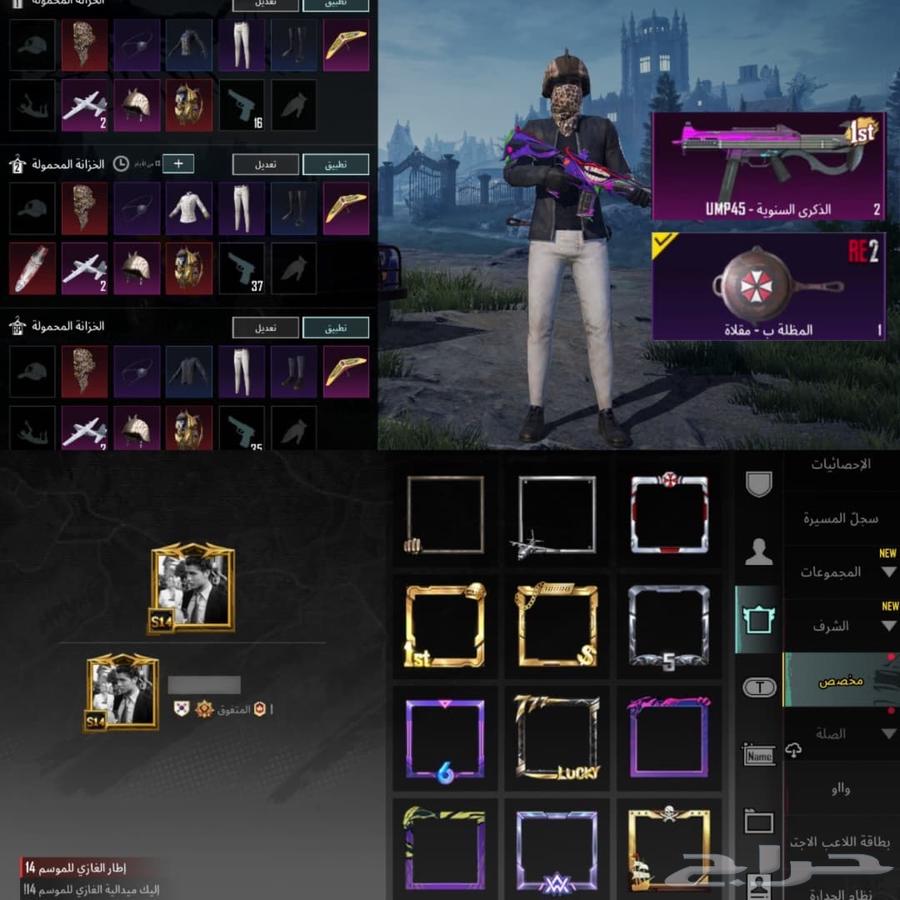Choose the gold 1st place avatar frame
Viewport: 900px width, 900px height.
click(445, 625)
